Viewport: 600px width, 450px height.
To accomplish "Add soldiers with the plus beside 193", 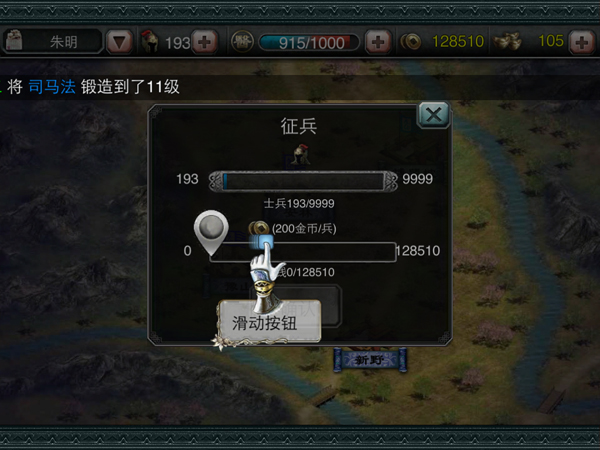I will (x=204, y=42).
